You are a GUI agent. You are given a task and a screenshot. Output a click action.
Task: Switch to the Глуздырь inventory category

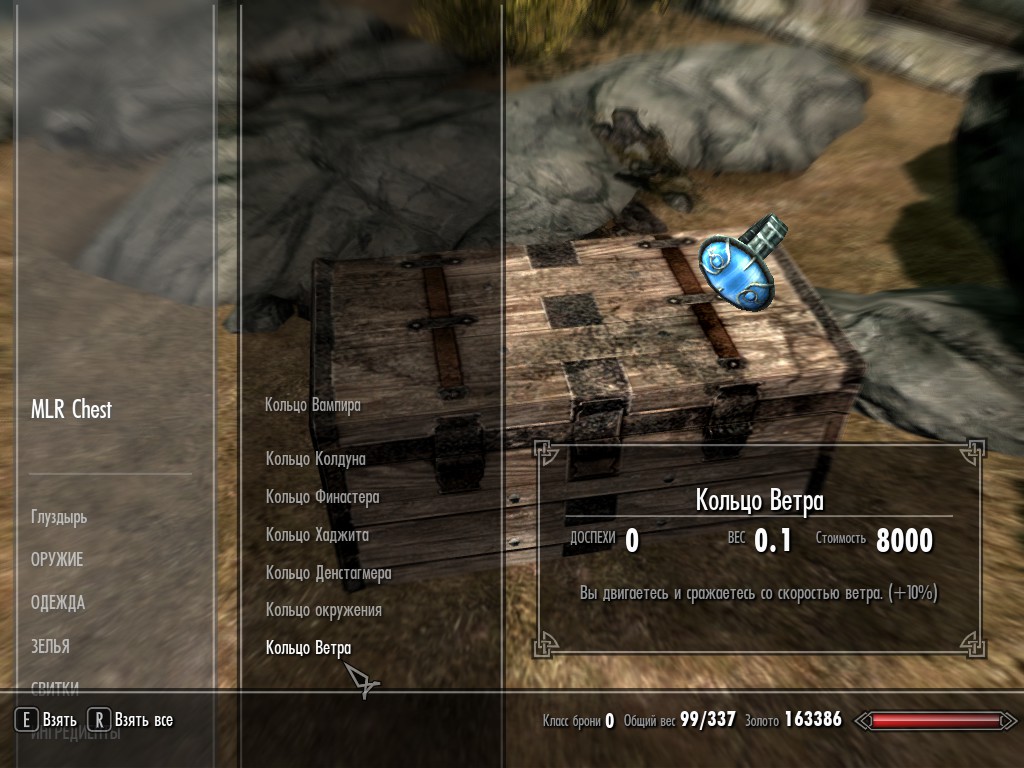(59, 518)
